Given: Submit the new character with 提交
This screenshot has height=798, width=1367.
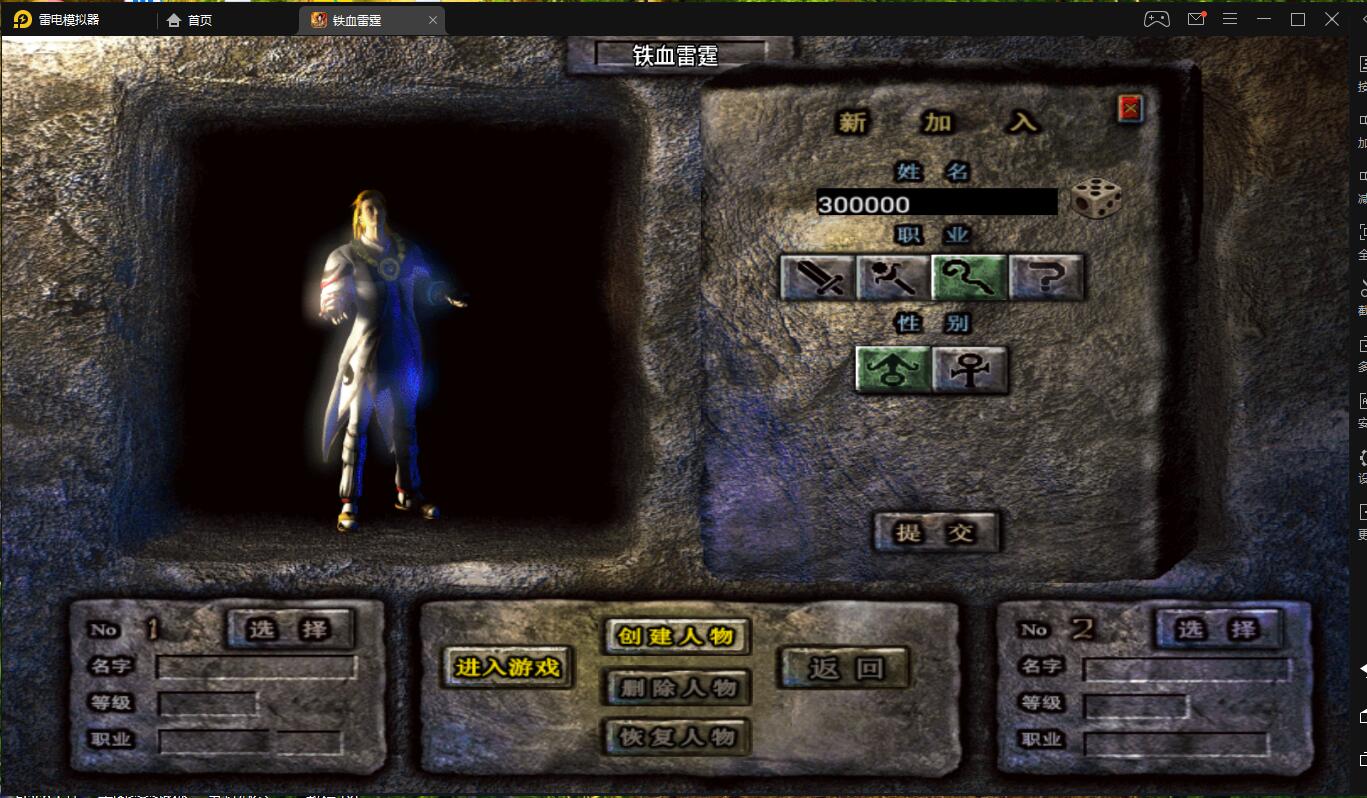Looking at the screenshot, I should pos(935,532).
